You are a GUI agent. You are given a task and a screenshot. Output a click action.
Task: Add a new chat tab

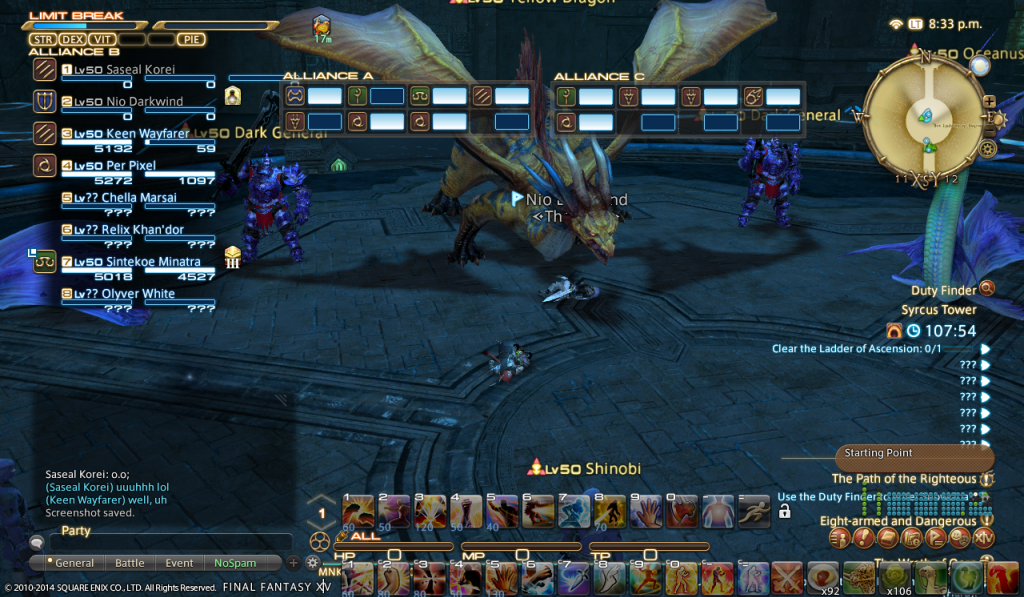point(293,563)
